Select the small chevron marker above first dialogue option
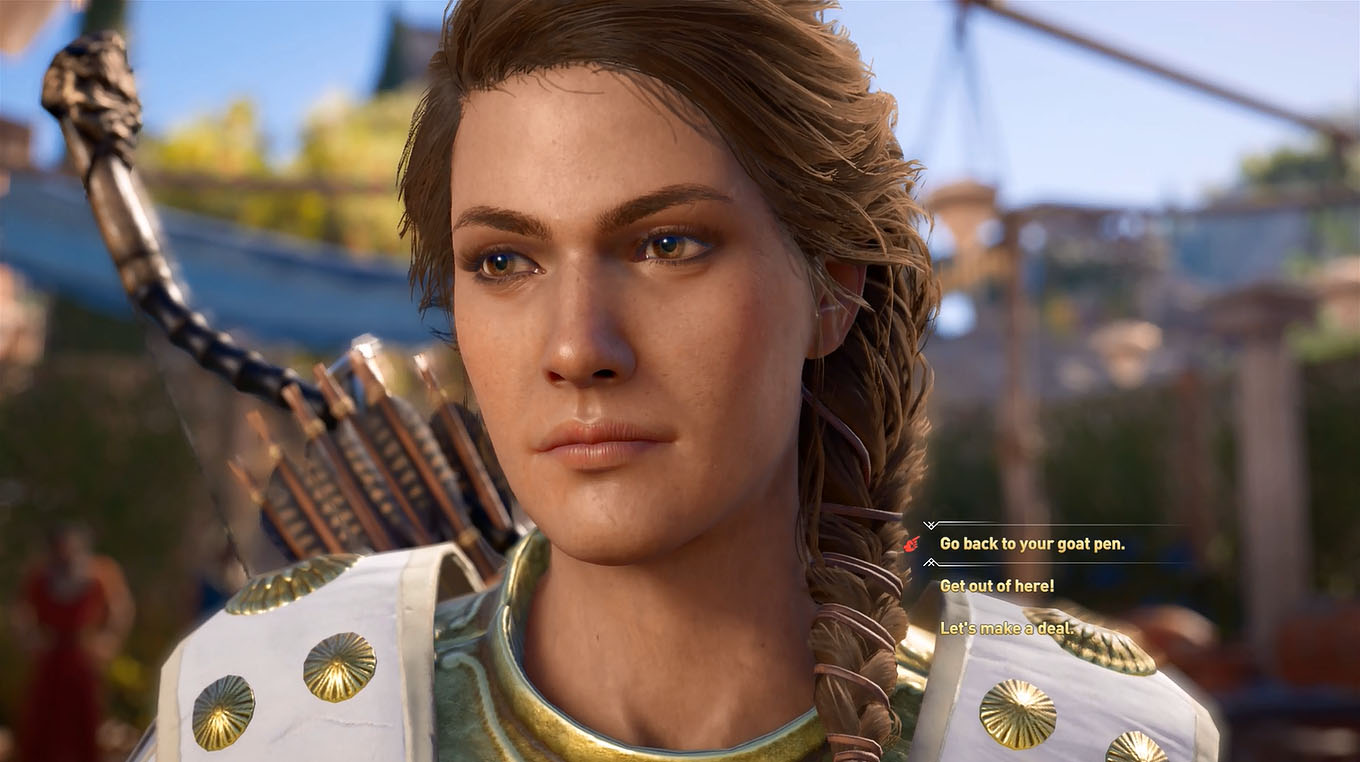1360x762 pixels. (930, 524)
